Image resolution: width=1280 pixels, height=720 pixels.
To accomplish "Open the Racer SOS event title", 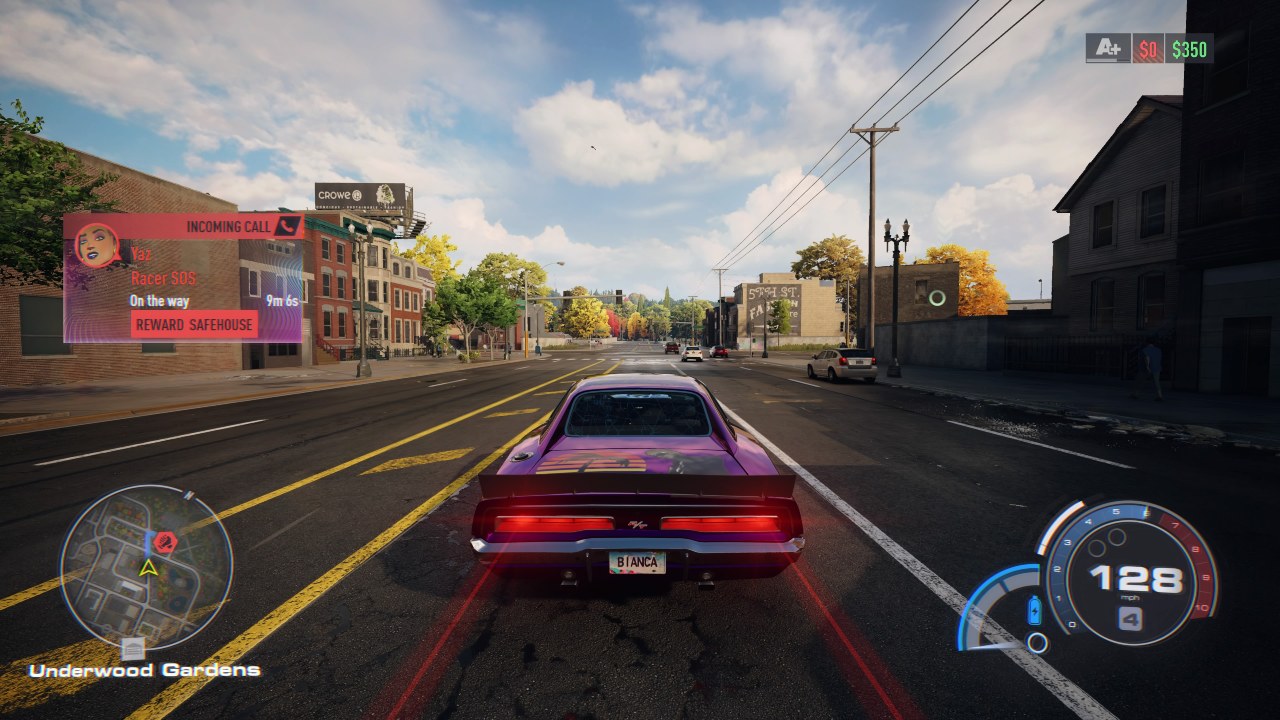I will (x=163, y=277).
